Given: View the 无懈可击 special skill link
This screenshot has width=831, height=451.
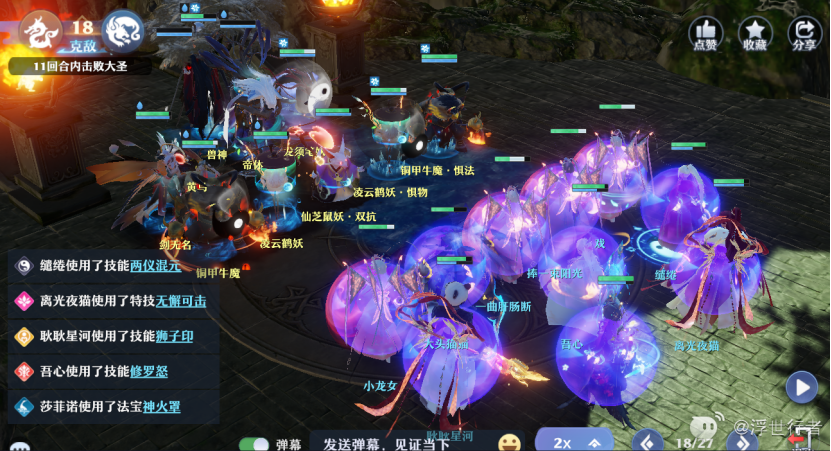Looking at the screenshot, I should [181, 301].
